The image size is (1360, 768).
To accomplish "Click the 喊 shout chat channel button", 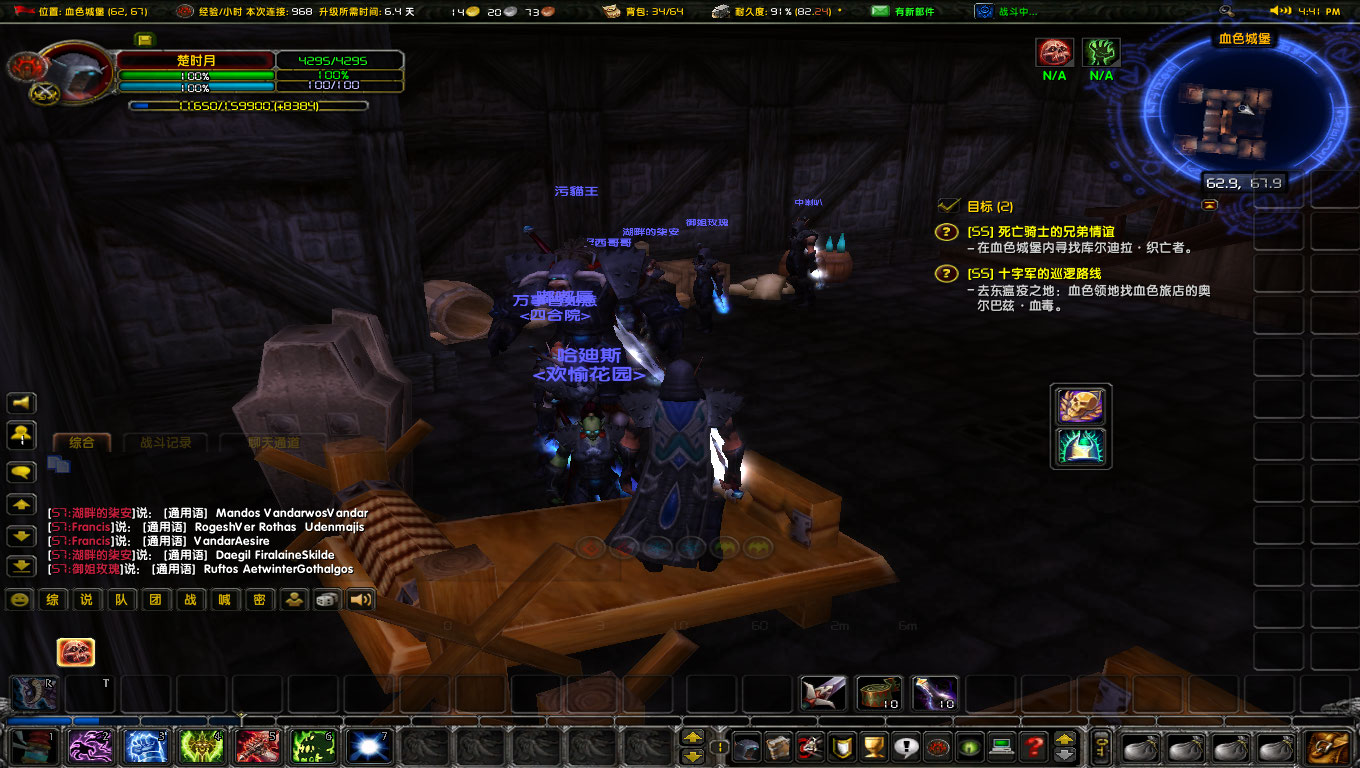I will point(225,599).
